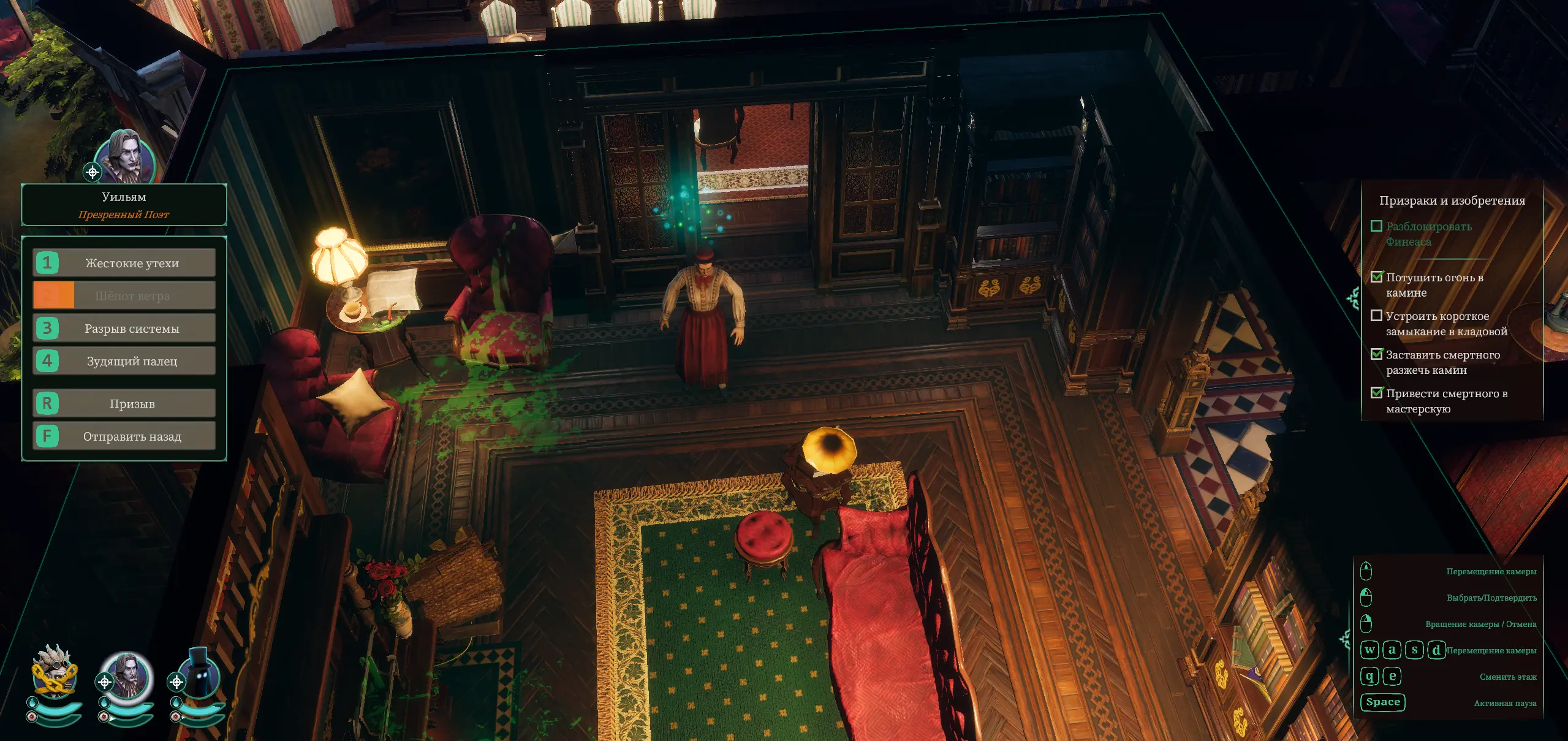This screenshot has height=741, width=1568.
Task: Select the Разблокировать Финеаса objective
Action: point(1428,234)
